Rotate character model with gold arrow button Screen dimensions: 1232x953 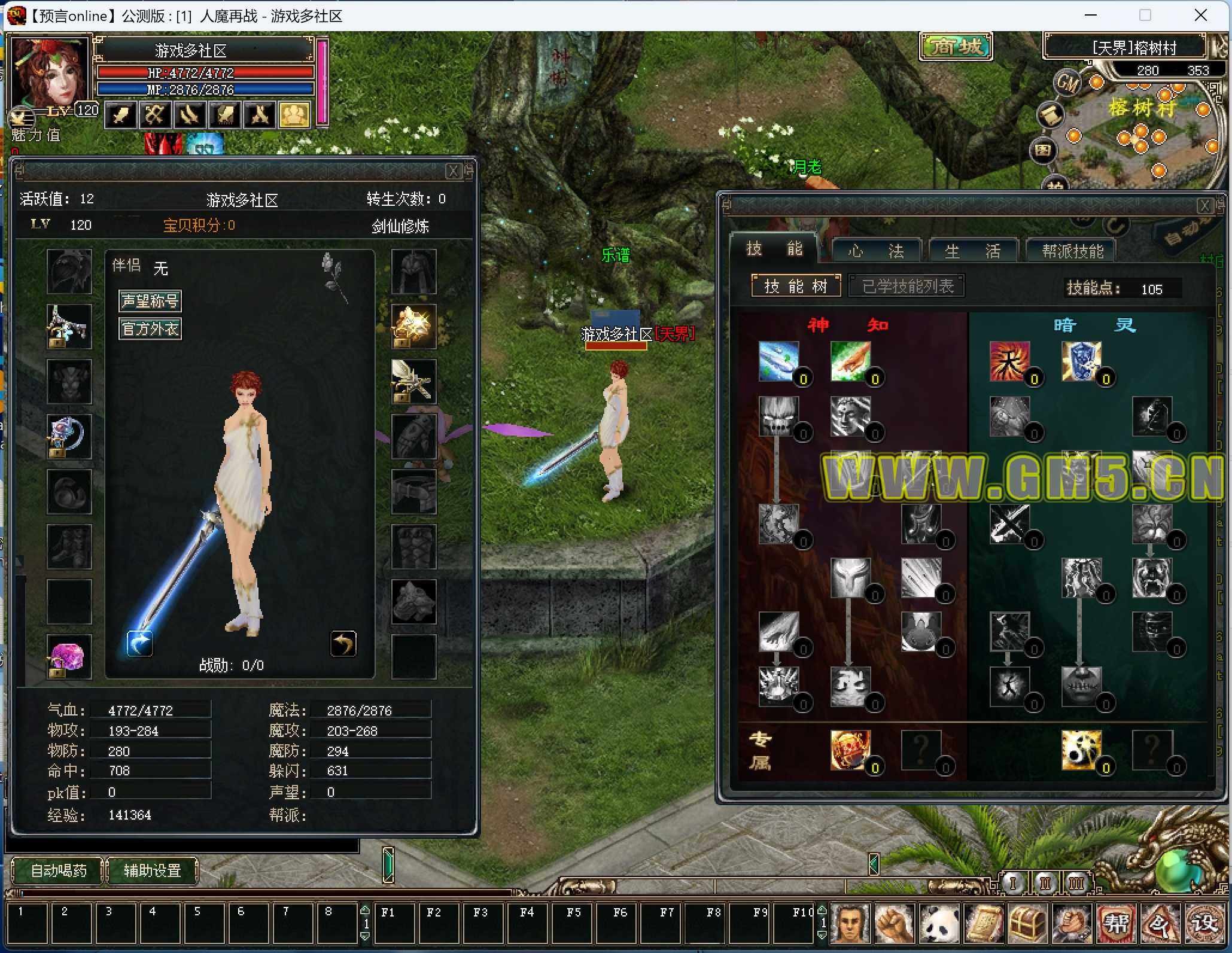pyautogui.click(x=343, y=644)
